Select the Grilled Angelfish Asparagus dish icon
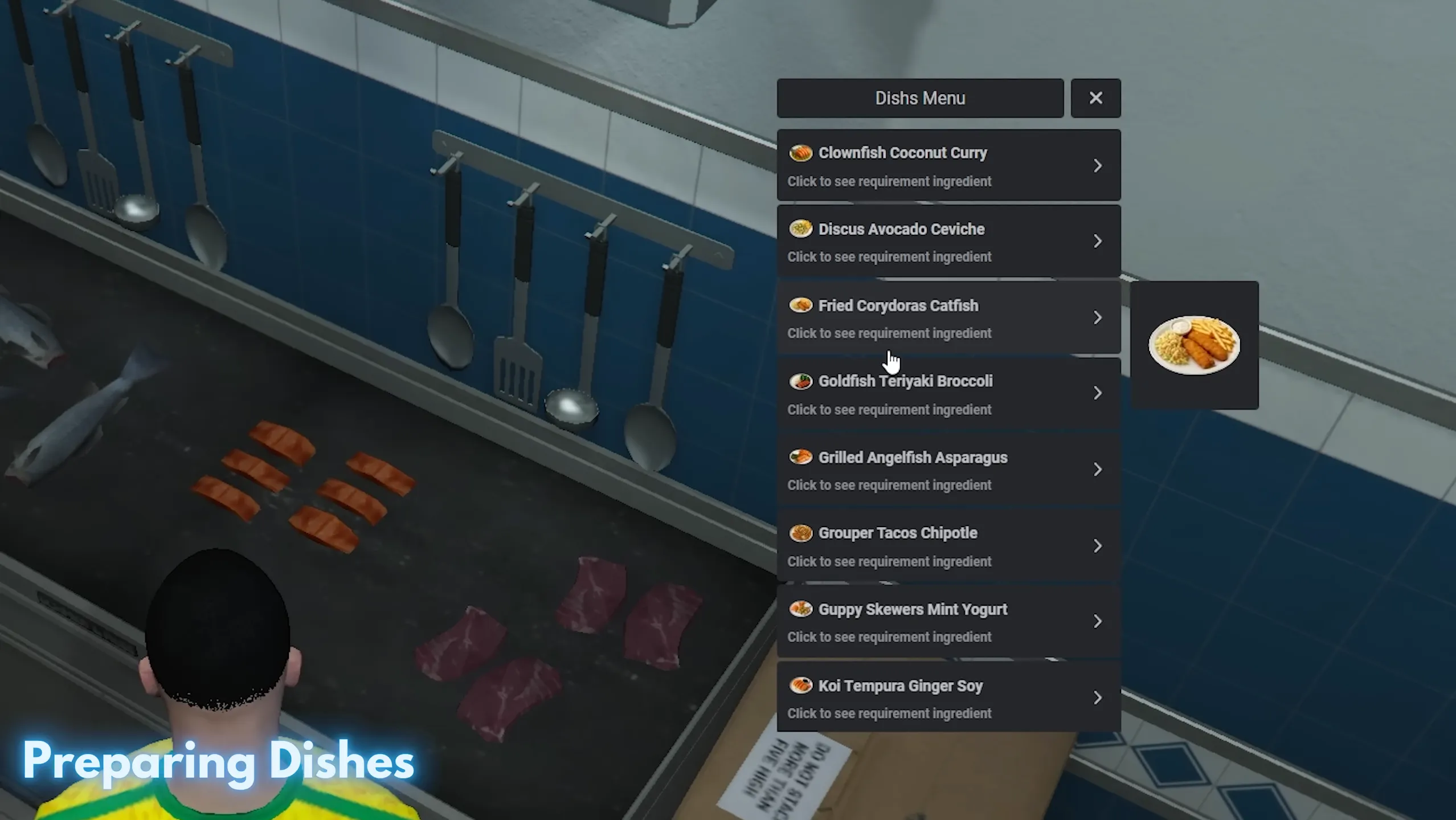 point(801,457)
